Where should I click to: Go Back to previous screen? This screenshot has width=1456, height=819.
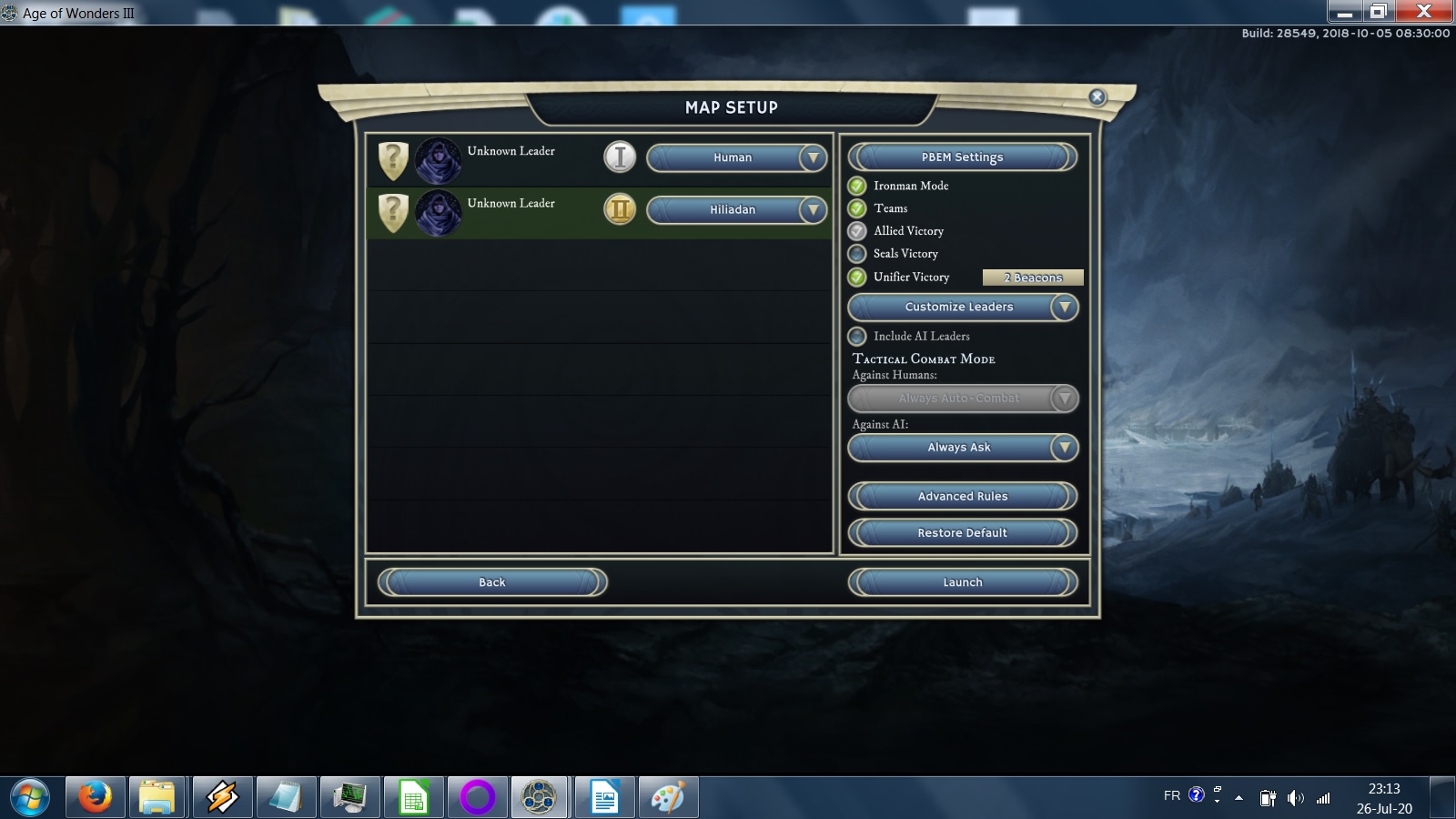click(492, 582)
